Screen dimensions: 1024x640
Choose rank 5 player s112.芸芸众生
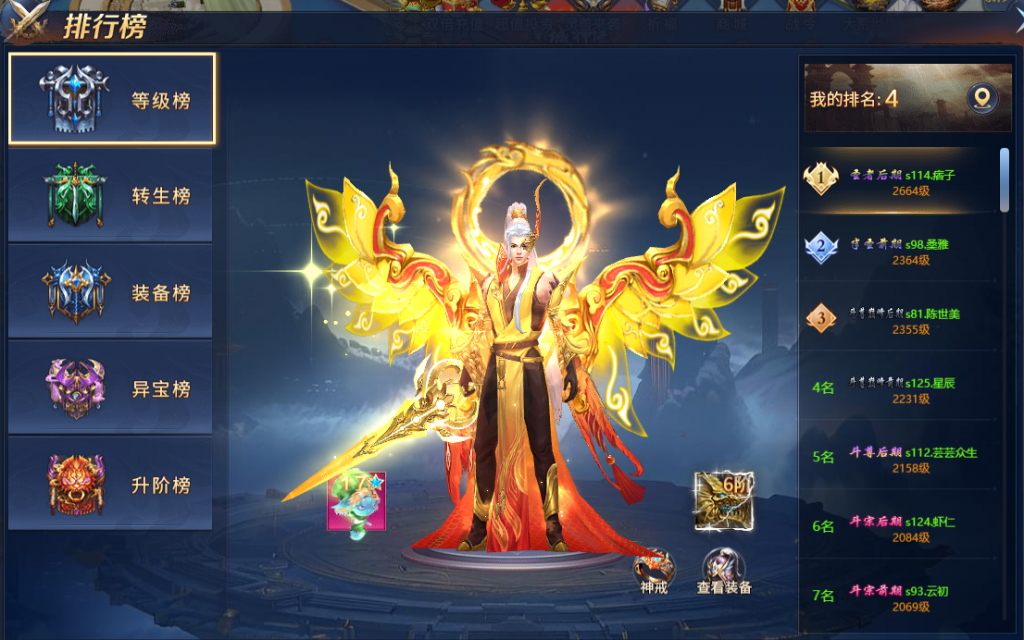click(900, 458)
